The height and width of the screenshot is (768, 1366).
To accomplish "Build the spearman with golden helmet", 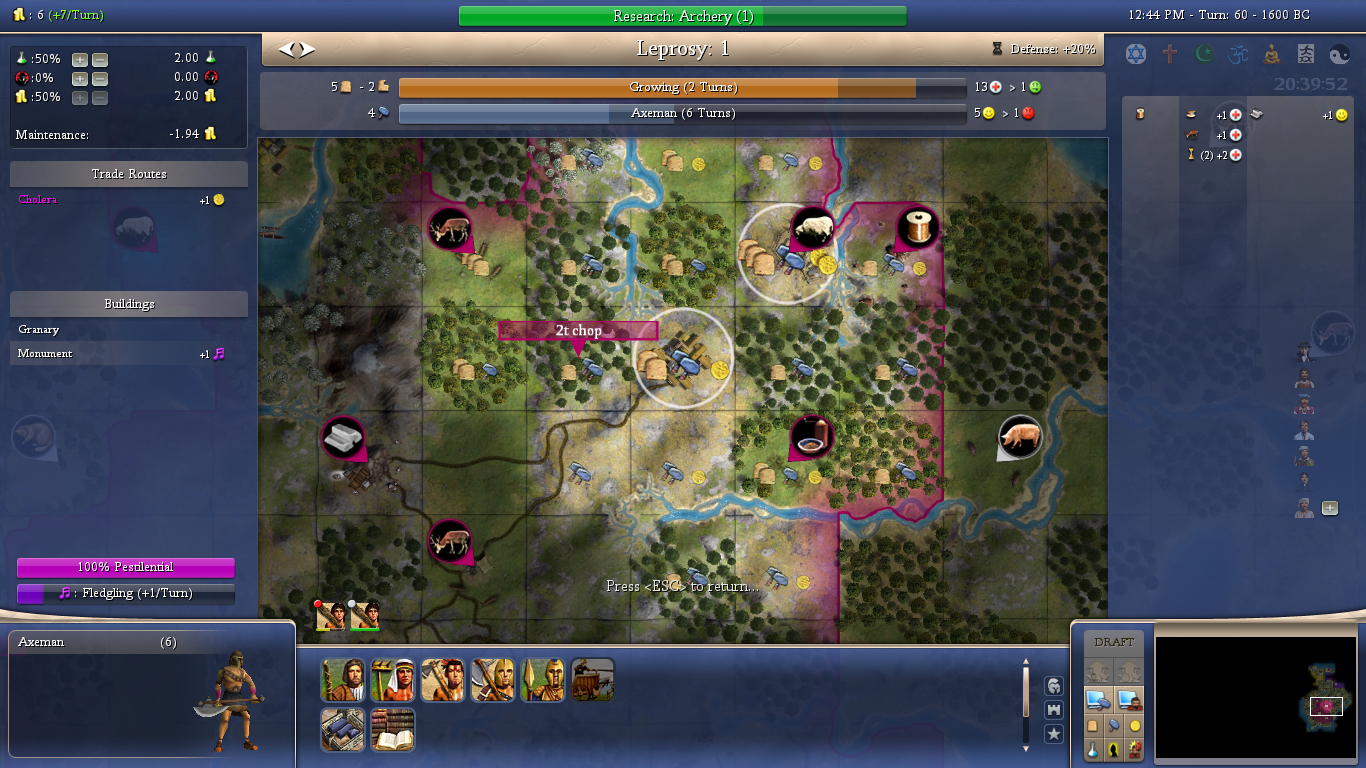I will pyautogui.click(x=542, y=680).
